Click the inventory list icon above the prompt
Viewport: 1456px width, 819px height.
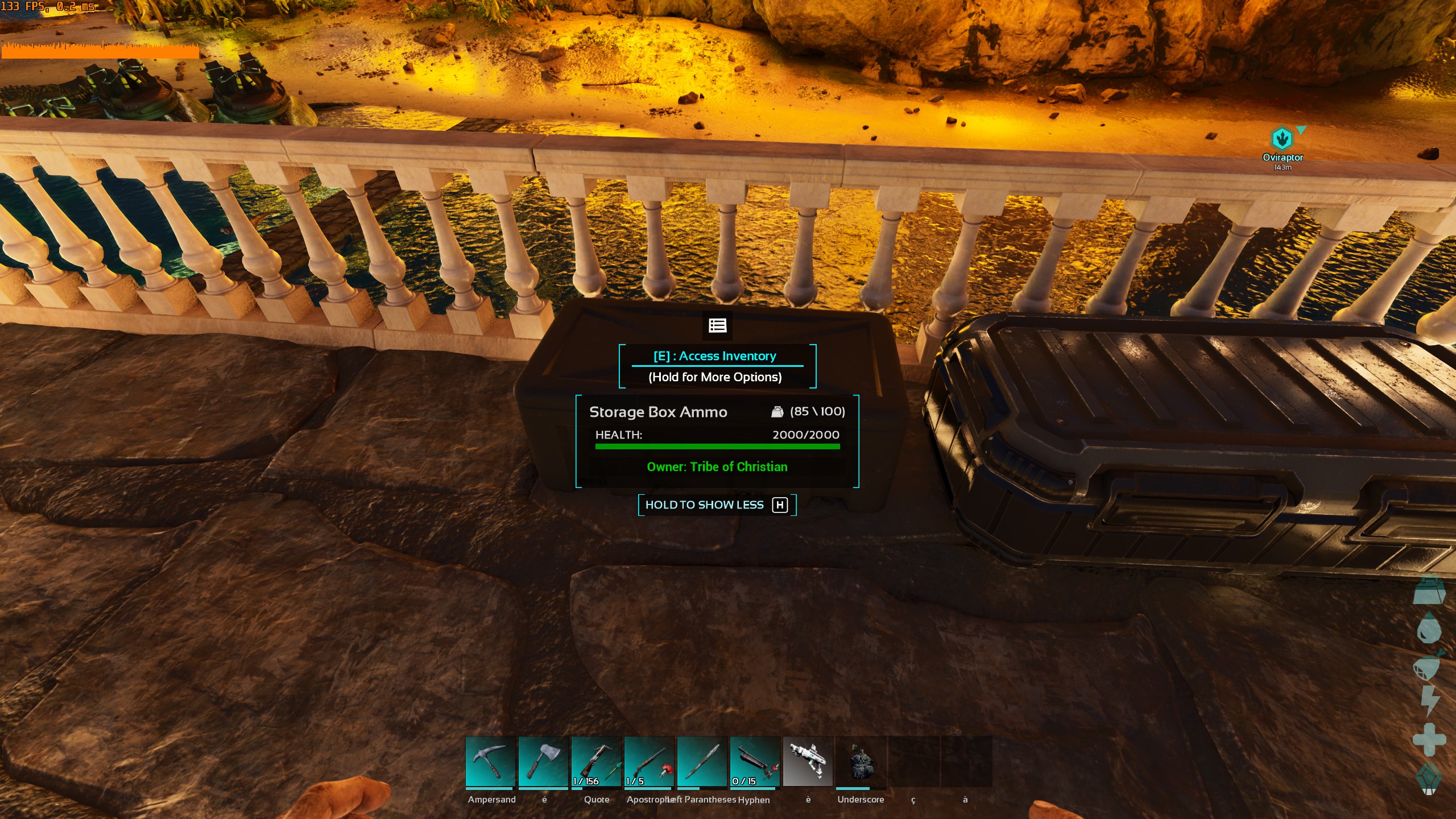(718, 325)
